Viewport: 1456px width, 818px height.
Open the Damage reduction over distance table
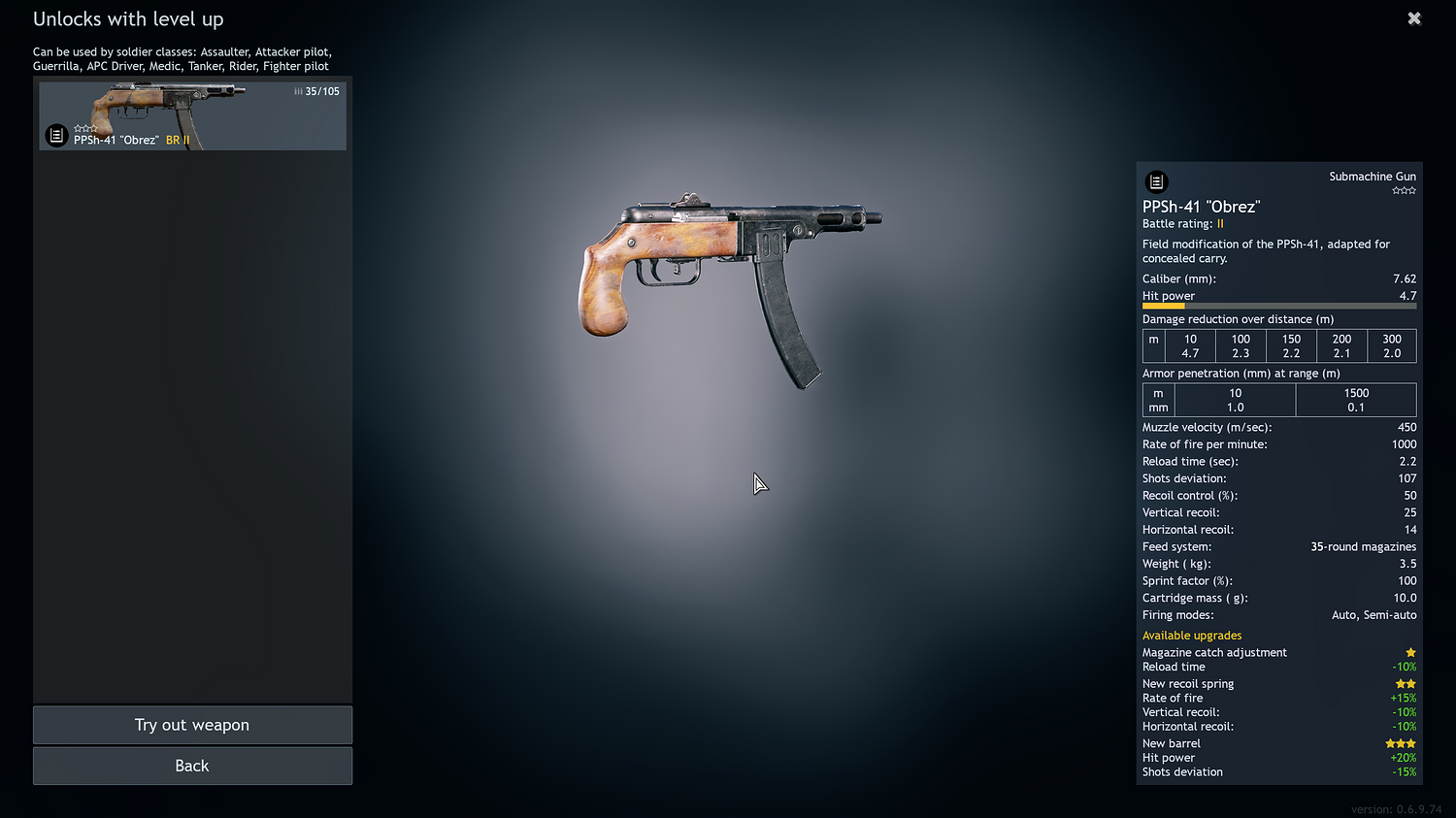coord(1238,318)
